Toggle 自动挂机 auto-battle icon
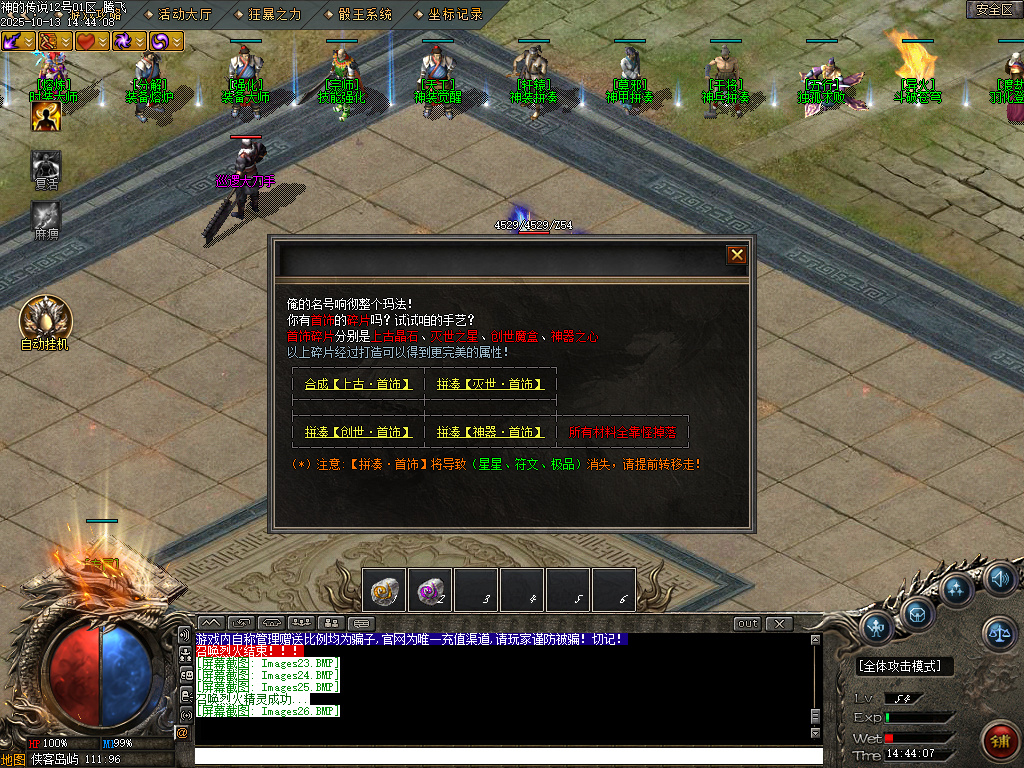 click(x=45, y=318)
